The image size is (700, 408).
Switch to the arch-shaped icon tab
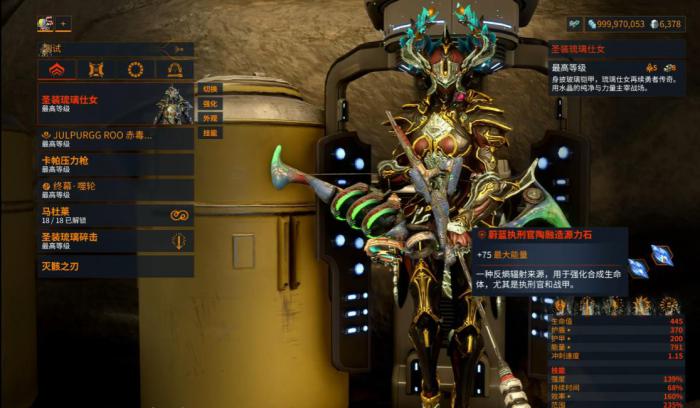pos(174,70)
